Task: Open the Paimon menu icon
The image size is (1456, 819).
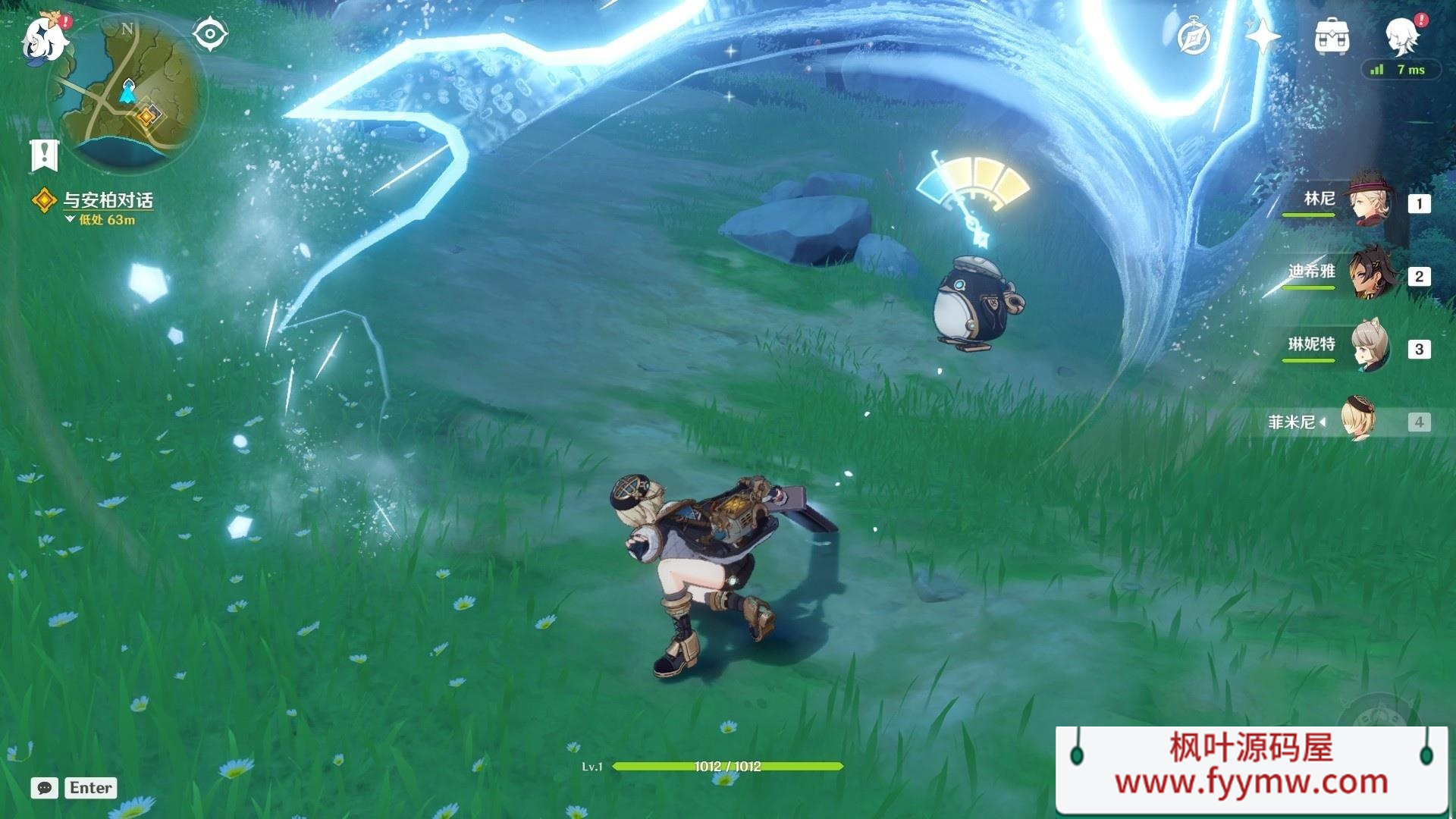Action: click(x=44, y=38)
